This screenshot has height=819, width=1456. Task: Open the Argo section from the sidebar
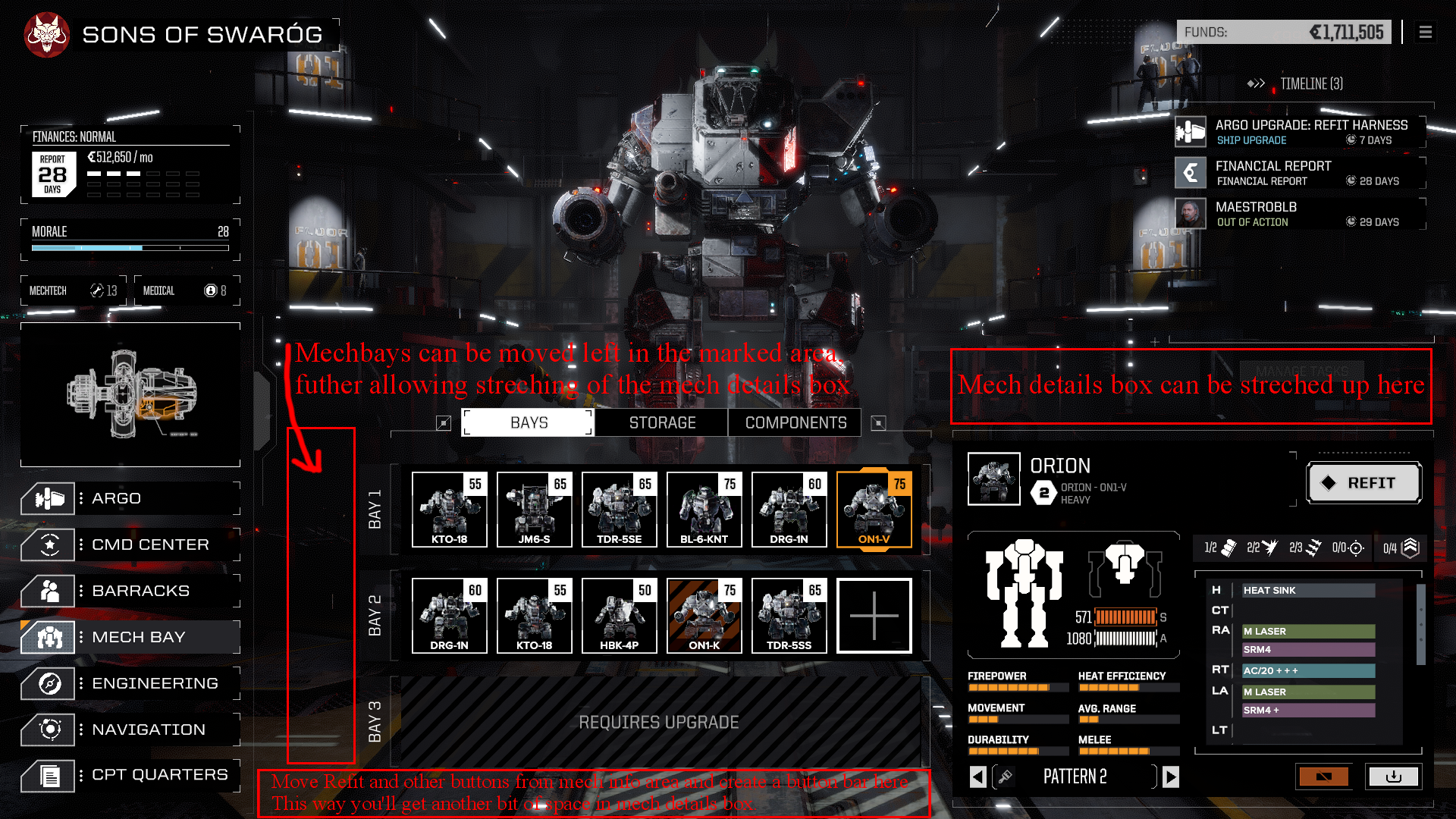[47, 498]
